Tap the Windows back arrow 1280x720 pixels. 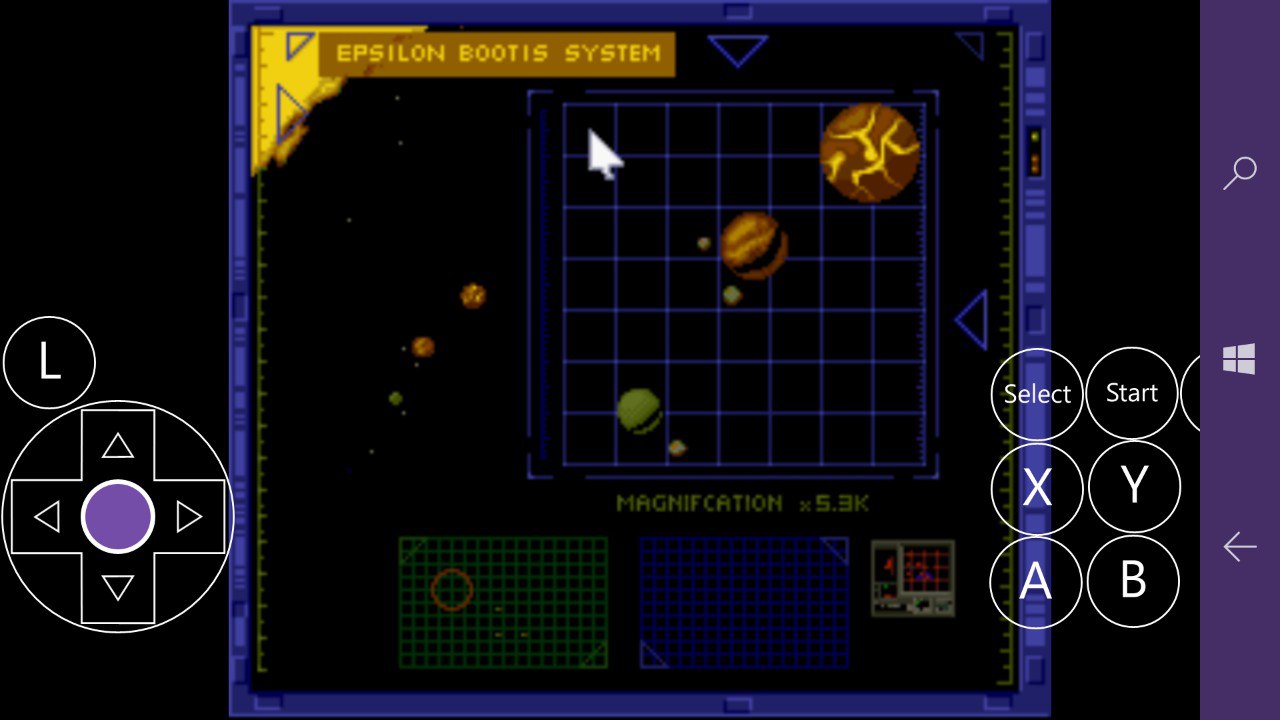click(1240, 546)
